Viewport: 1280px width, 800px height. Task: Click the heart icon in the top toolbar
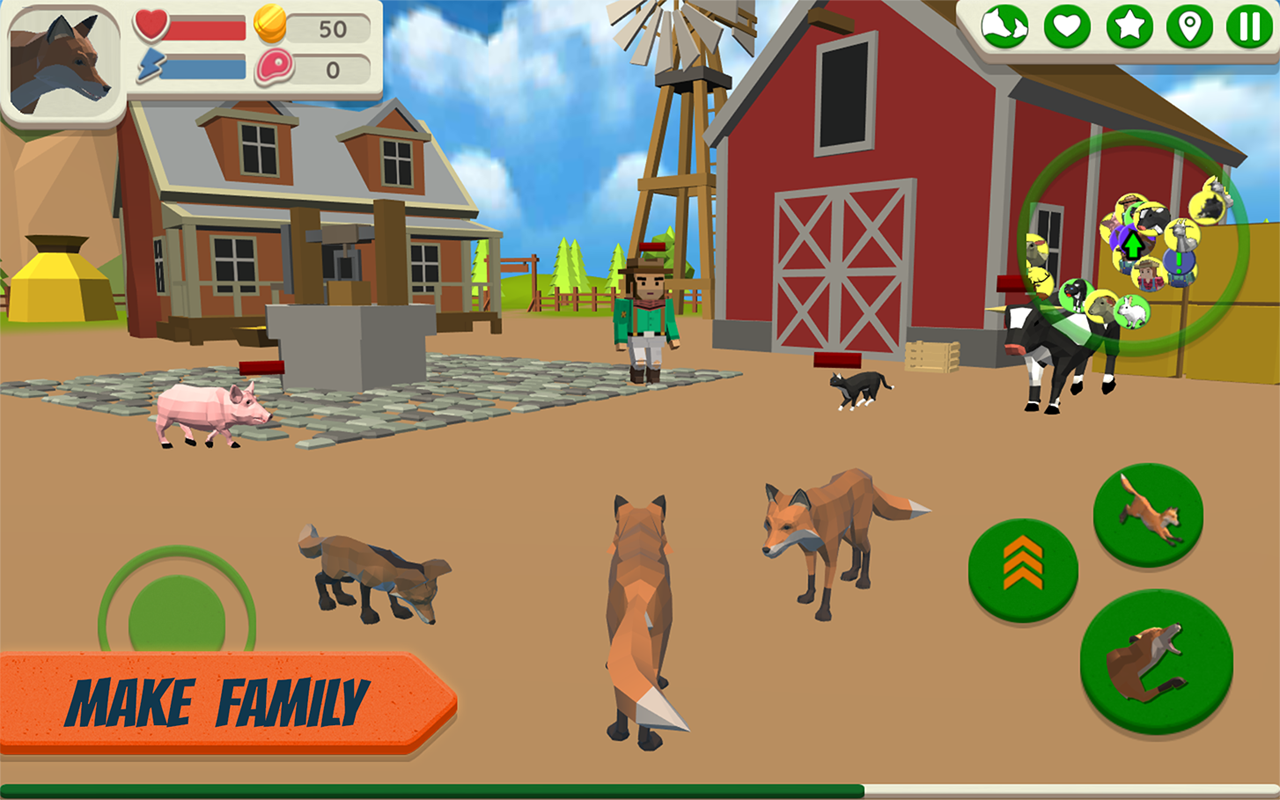click(x=1068, y=26)
